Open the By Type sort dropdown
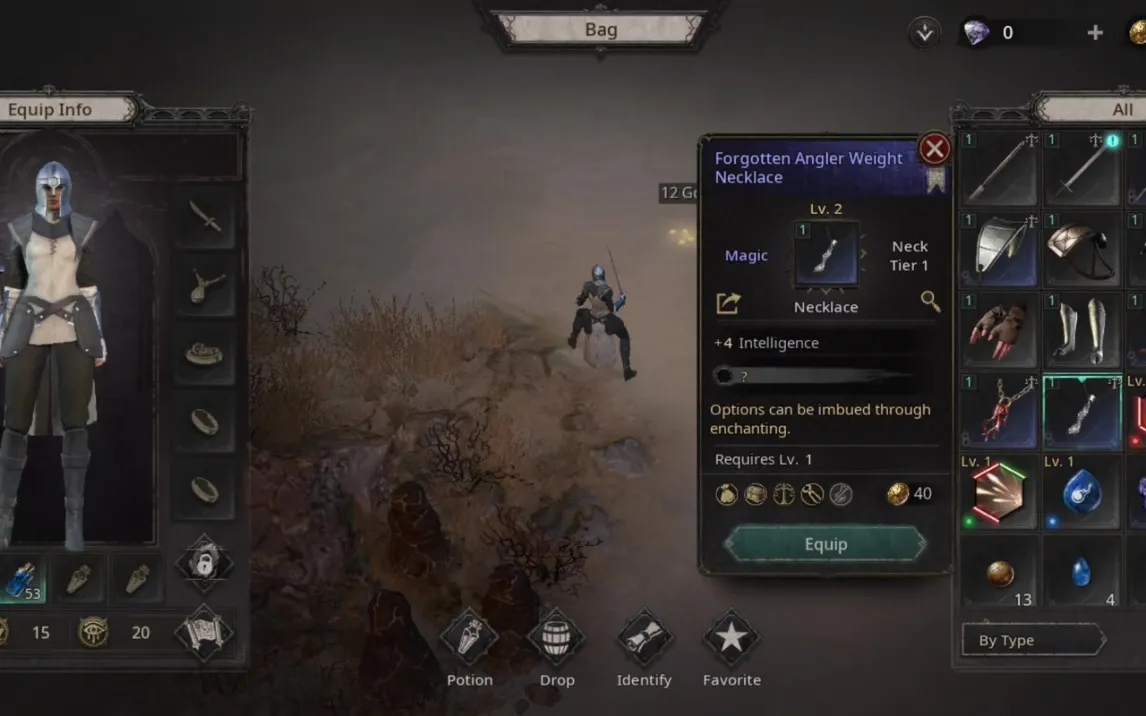The image size is (1146, 716). (1032, 640)
